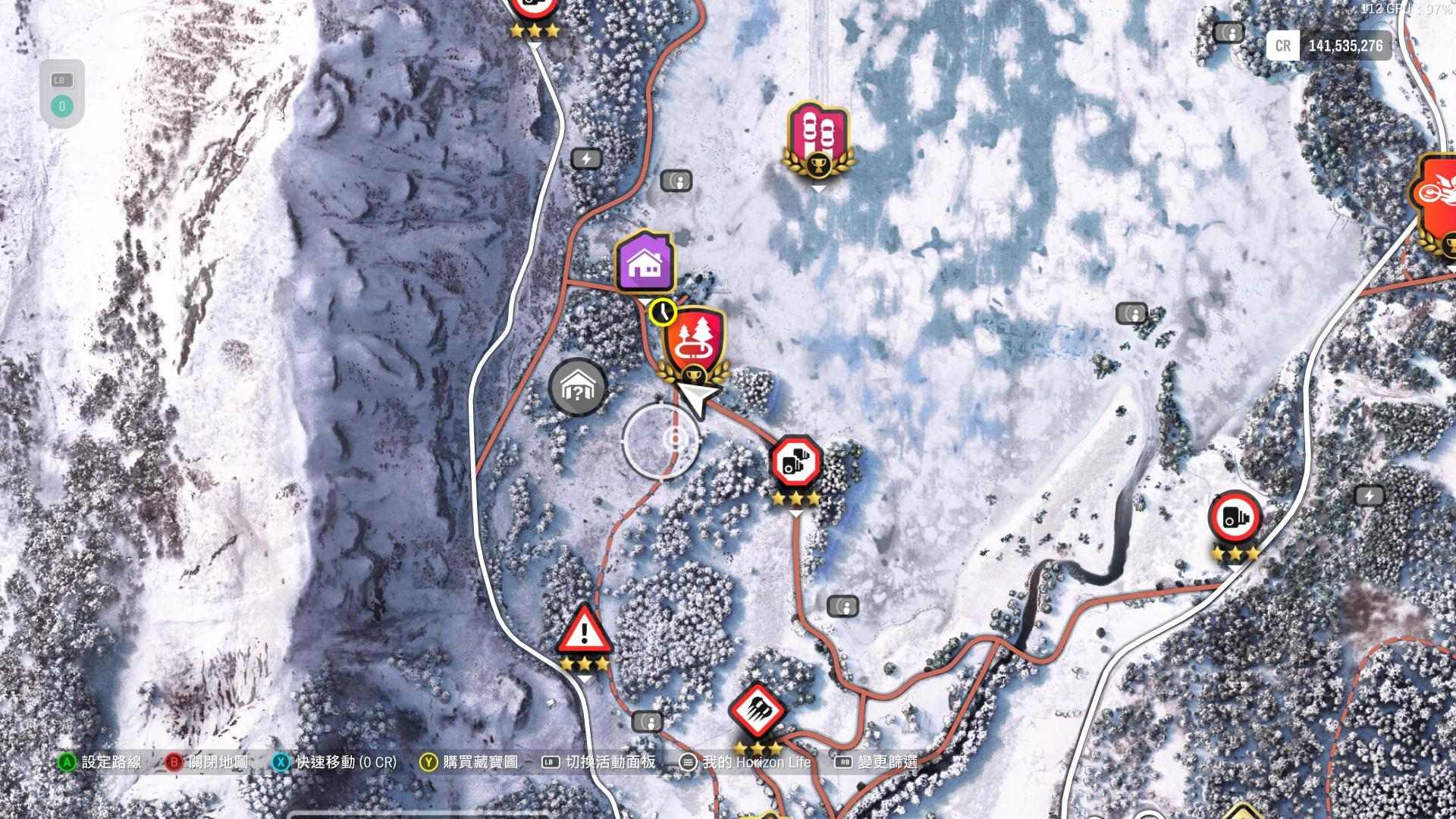Screen dimensions: 1456x819
Task: Click the influence board icon above the showcase event
Action: point(677,180)
